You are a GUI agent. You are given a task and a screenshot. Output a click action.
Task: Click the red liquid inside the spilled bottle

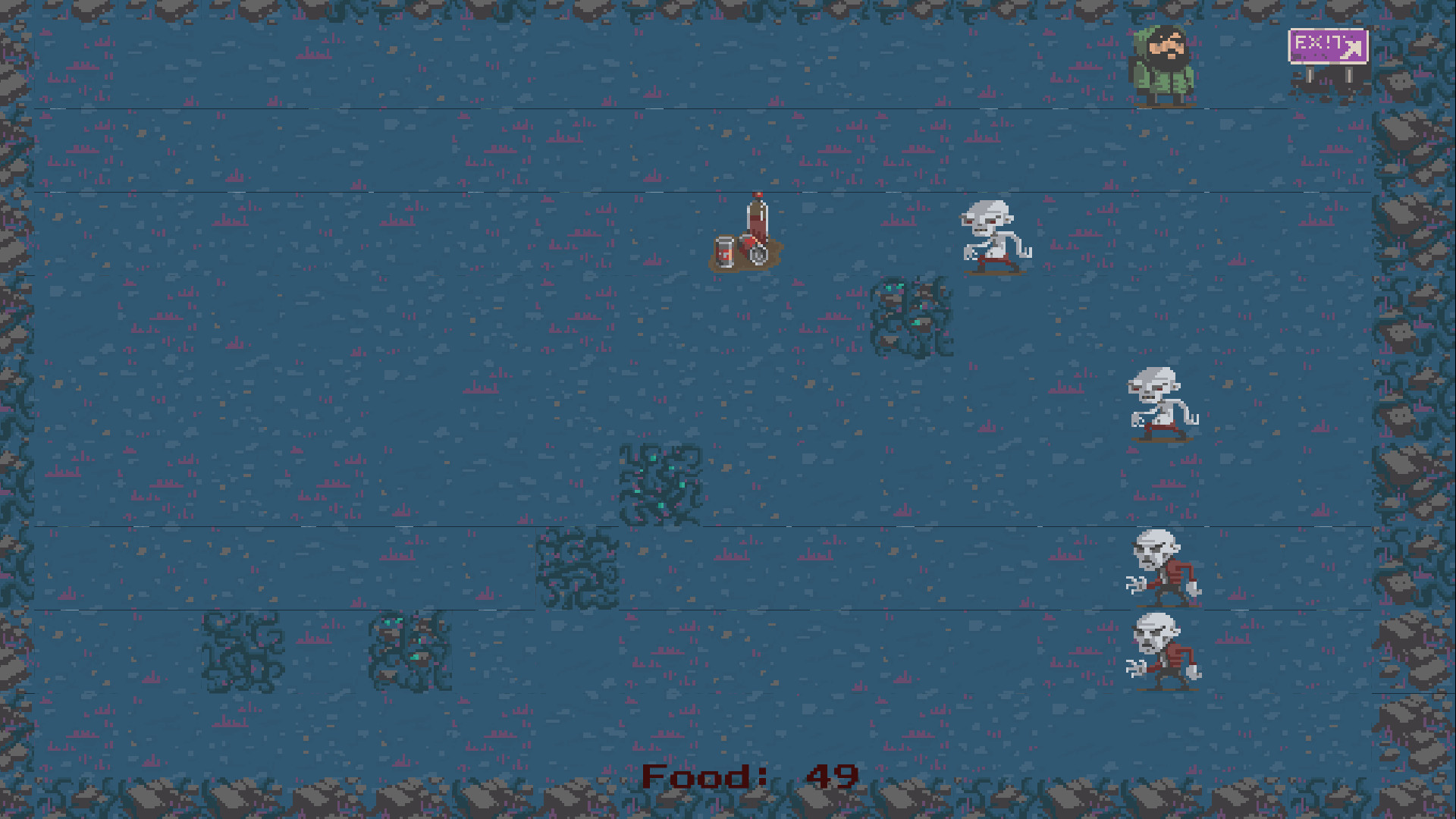point(756,227)
